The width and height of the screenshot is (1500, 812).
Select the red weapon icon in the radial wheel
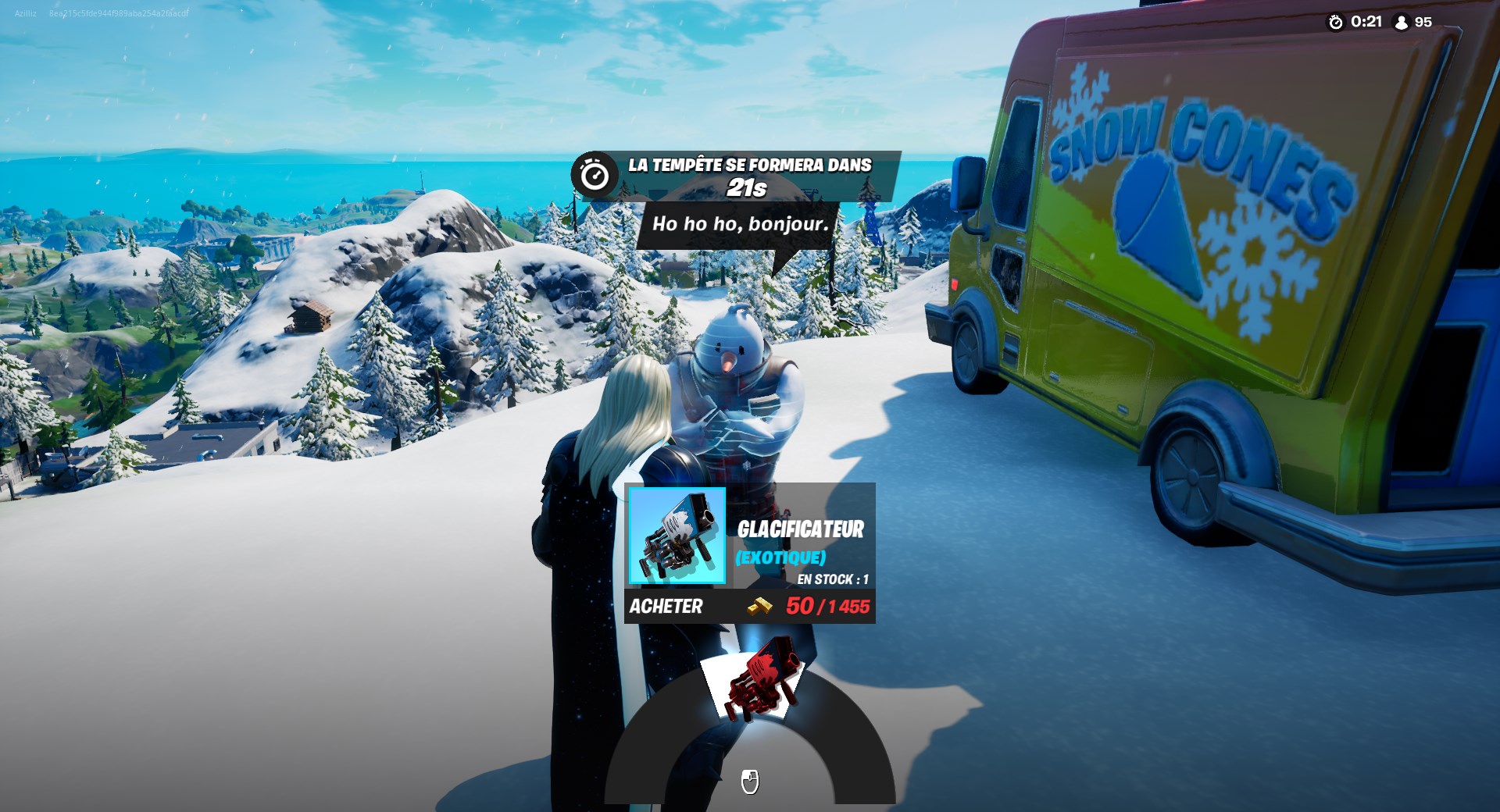pyautogui.click(x=762, y=682)
